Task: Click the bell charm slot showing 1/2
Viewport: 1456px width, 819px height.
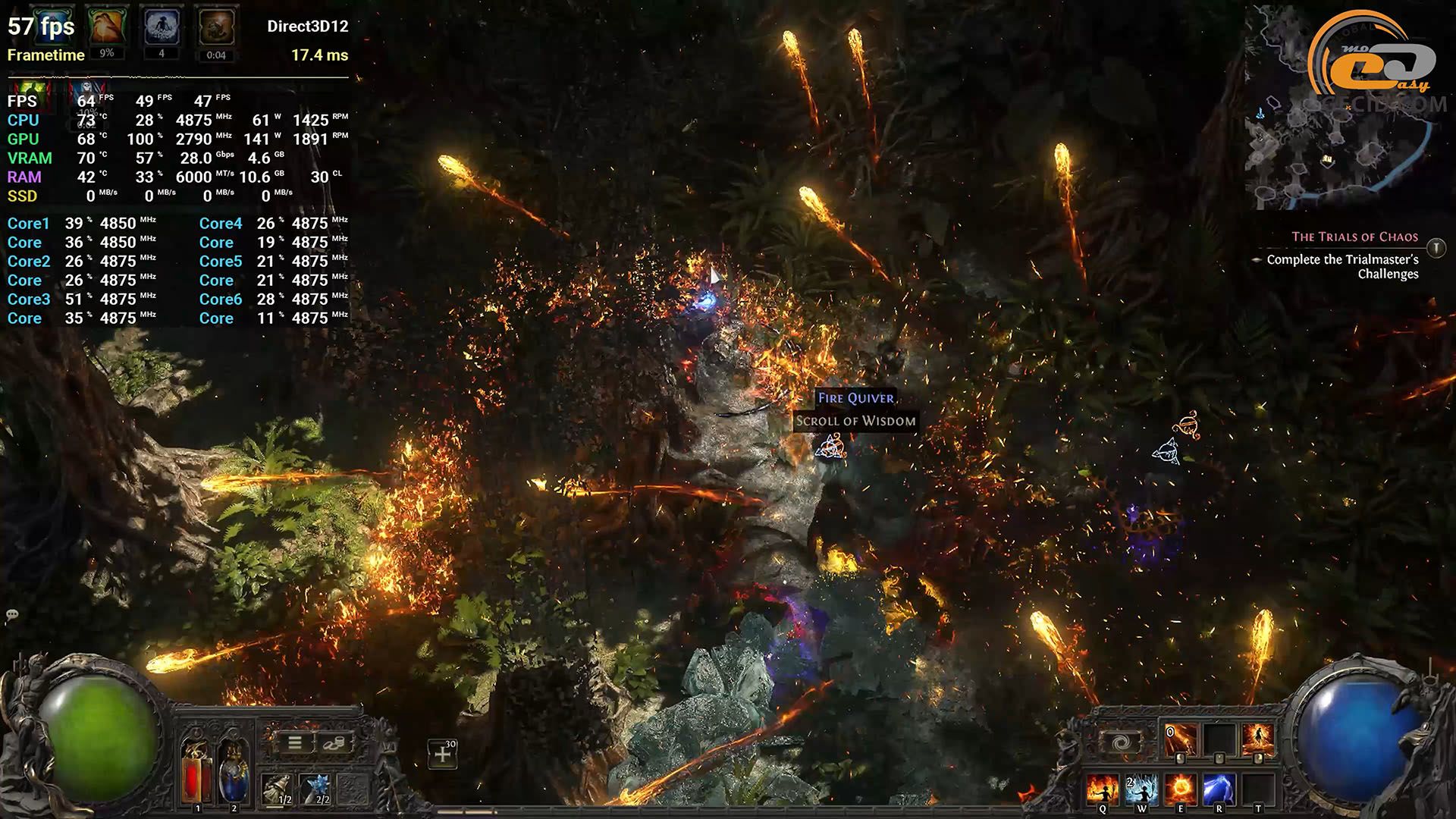Action: (x=278, y=789)
